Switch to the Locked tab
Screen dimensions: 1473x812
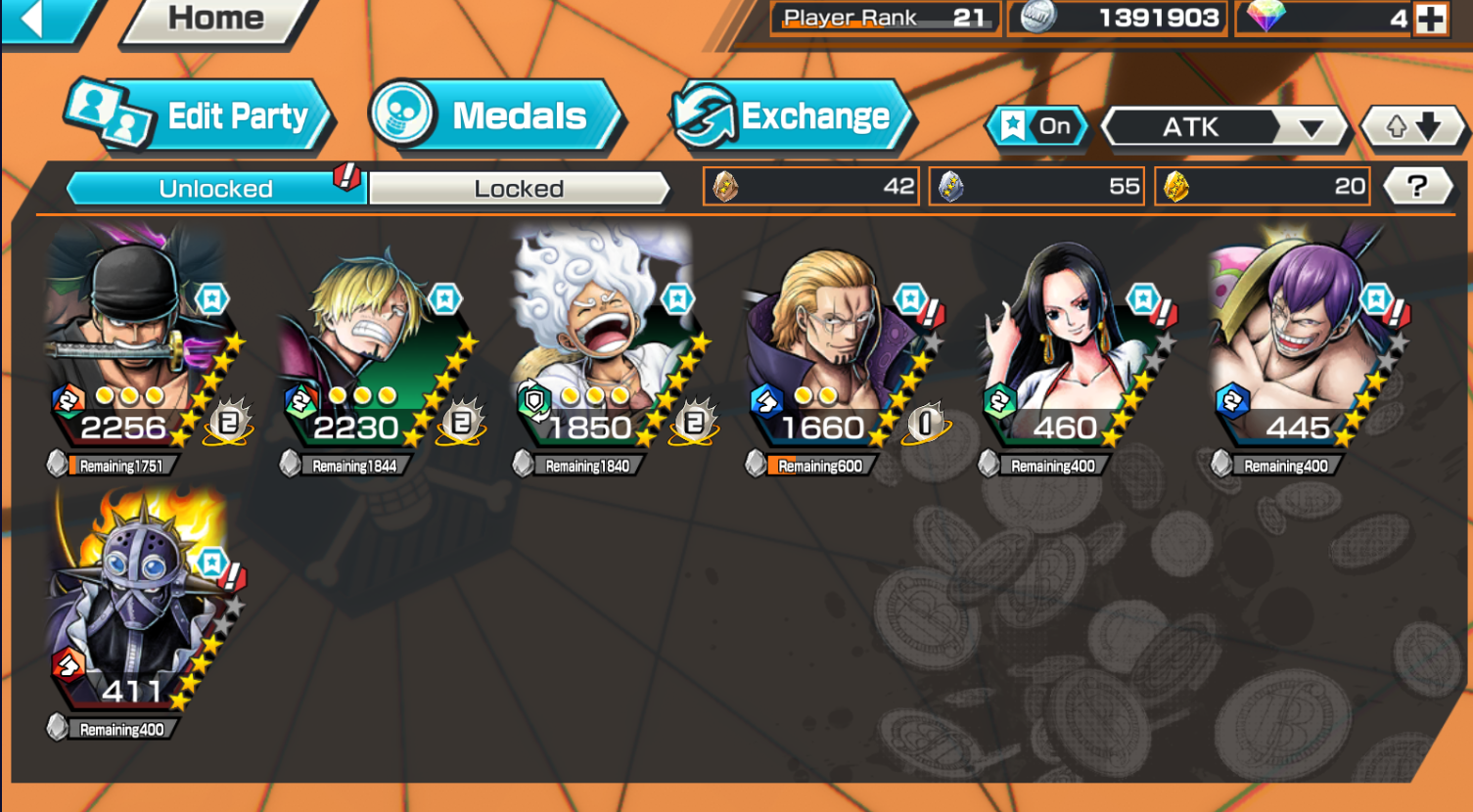(520, 189)
